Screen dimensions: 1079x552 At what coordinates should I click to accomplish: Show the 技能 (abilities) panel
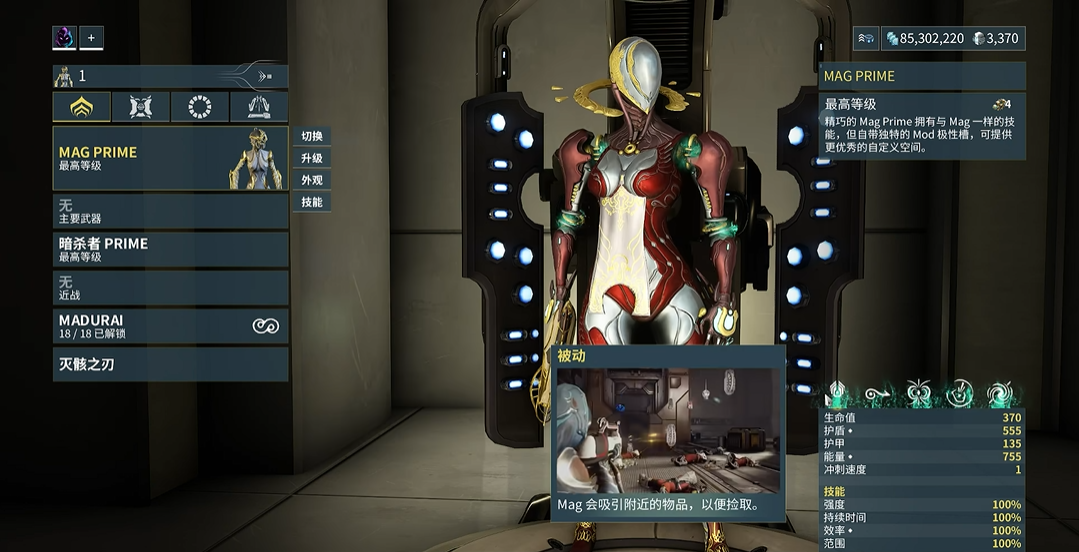312,202
